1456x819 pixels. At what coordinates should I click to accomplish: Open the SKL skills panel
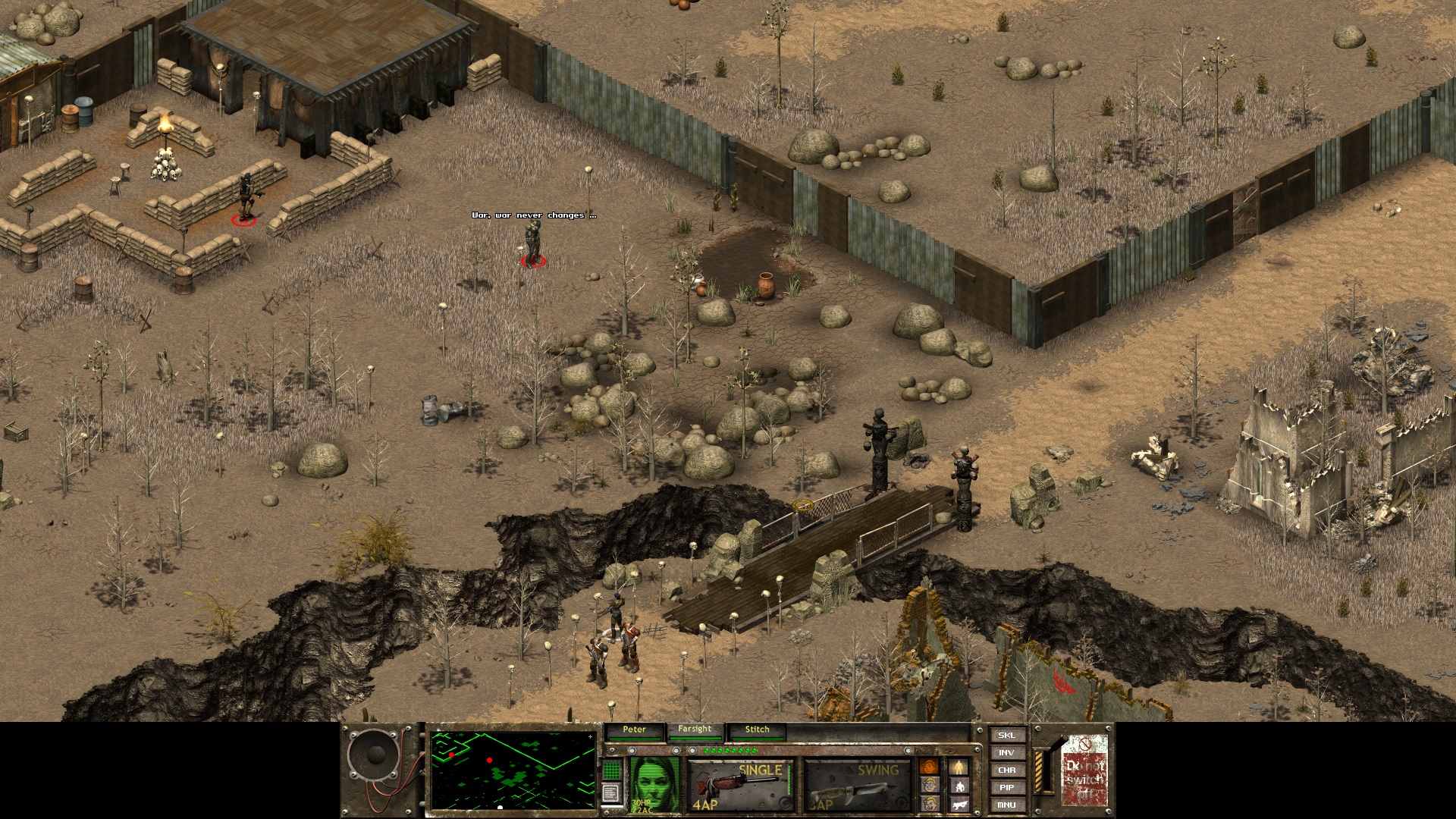click(1006, 735)
